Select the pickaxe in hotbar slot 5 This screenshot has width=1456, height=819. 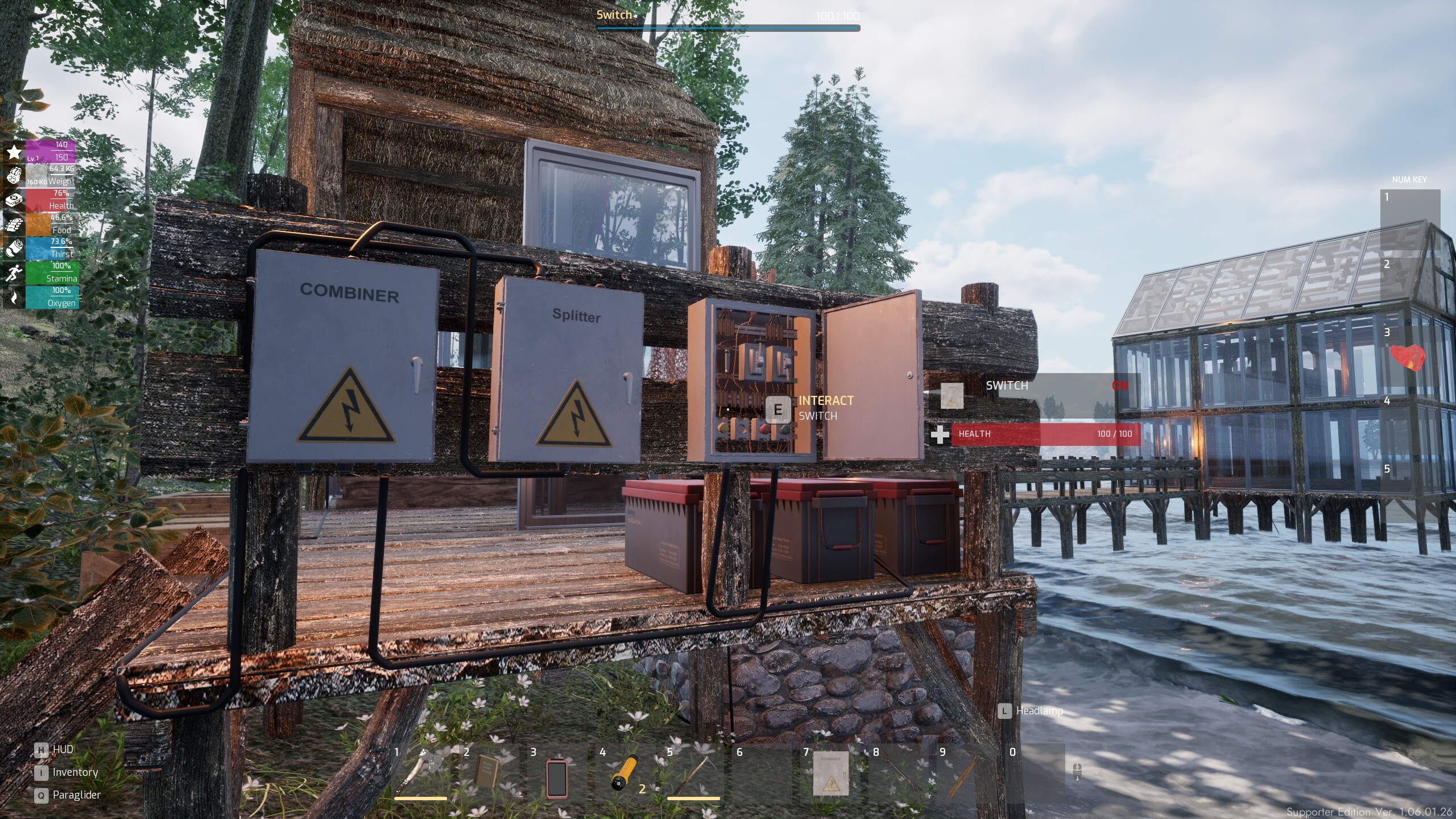point(693,773)
